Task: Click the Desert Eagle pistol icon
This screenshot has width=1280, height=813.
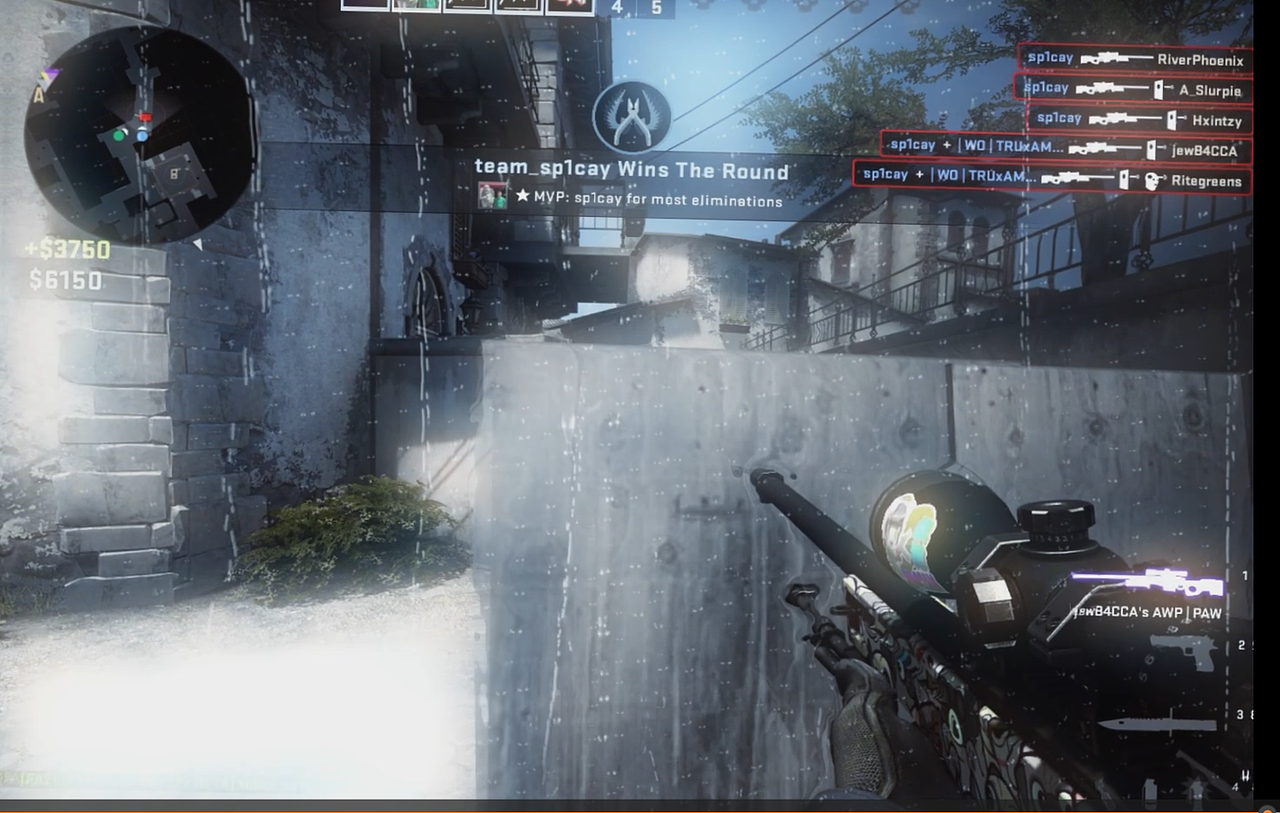Action: point(1185,653)
